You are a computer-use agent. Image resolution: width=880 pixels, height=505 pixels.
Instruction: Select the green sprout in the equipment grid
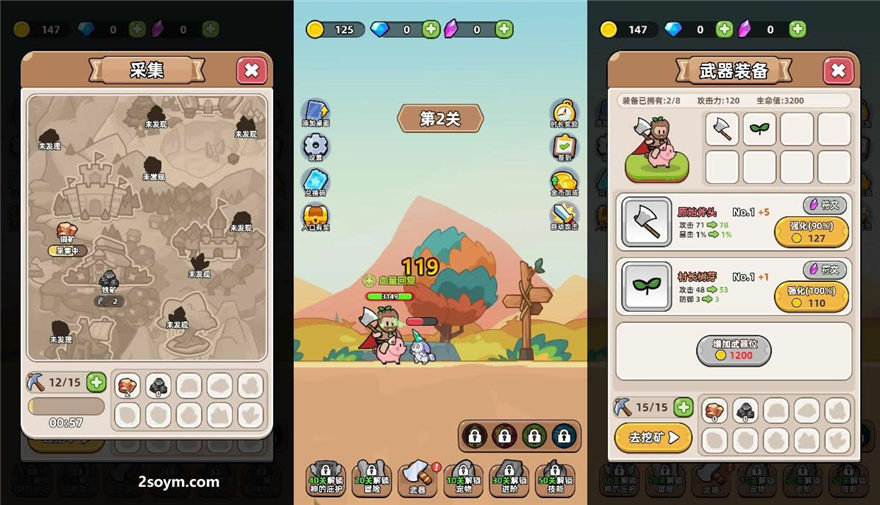(759, 129)
